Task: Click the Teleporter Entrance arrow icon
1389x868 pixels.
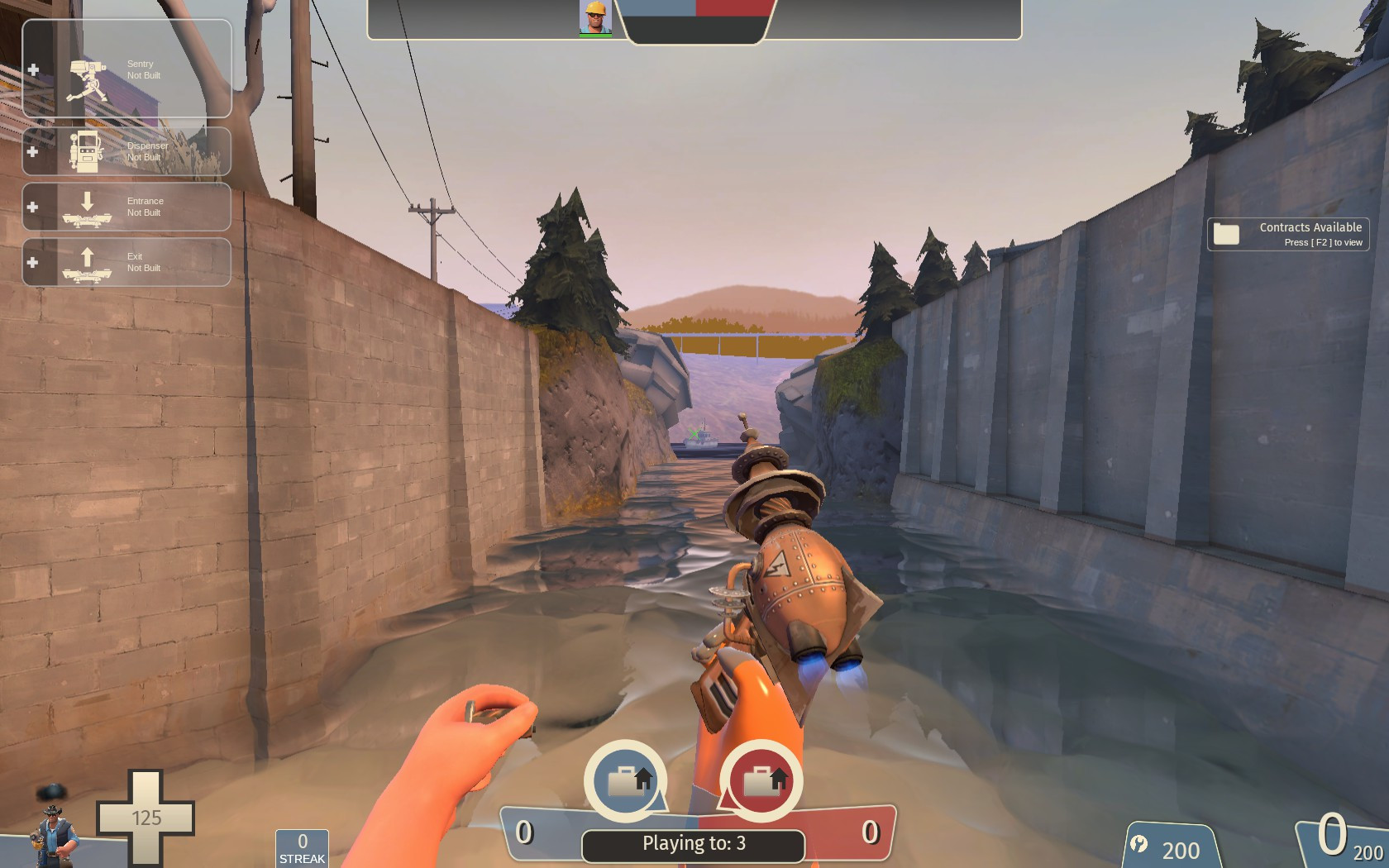Action: click(x=86, y=205)
